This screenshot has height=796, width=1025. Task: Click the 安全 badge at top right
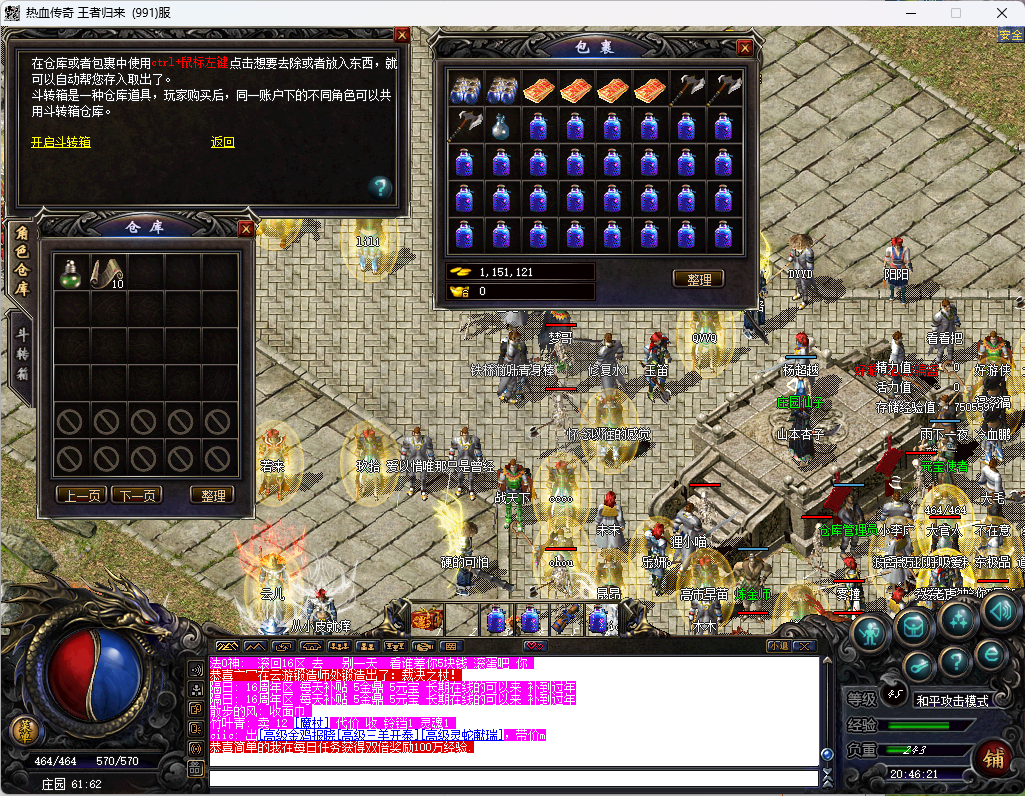(x=1010, y=35)
